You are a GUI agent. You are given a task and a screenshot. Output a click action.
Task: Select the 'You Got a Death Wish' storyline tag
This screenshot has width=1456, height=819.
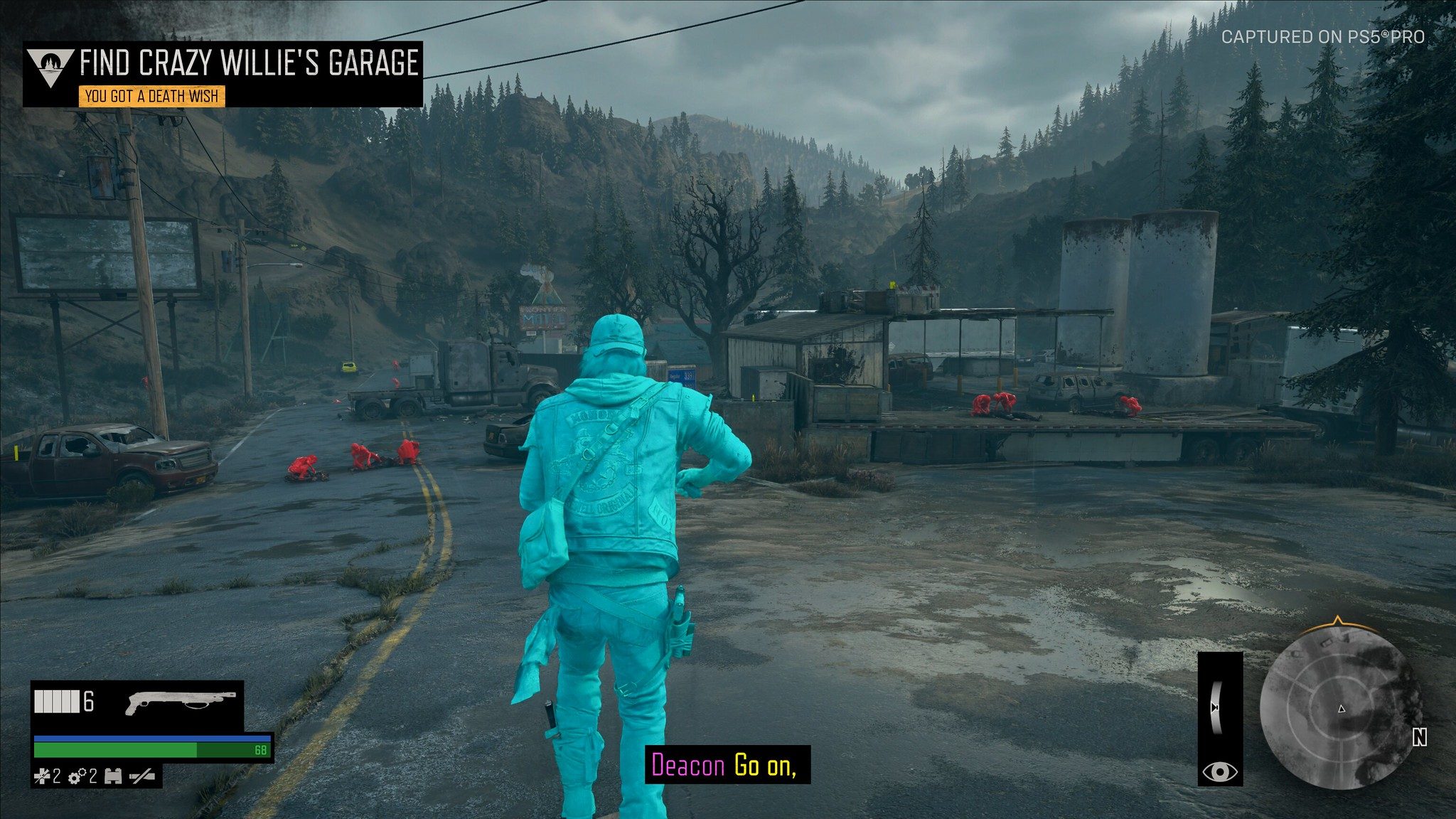point(151,96)
